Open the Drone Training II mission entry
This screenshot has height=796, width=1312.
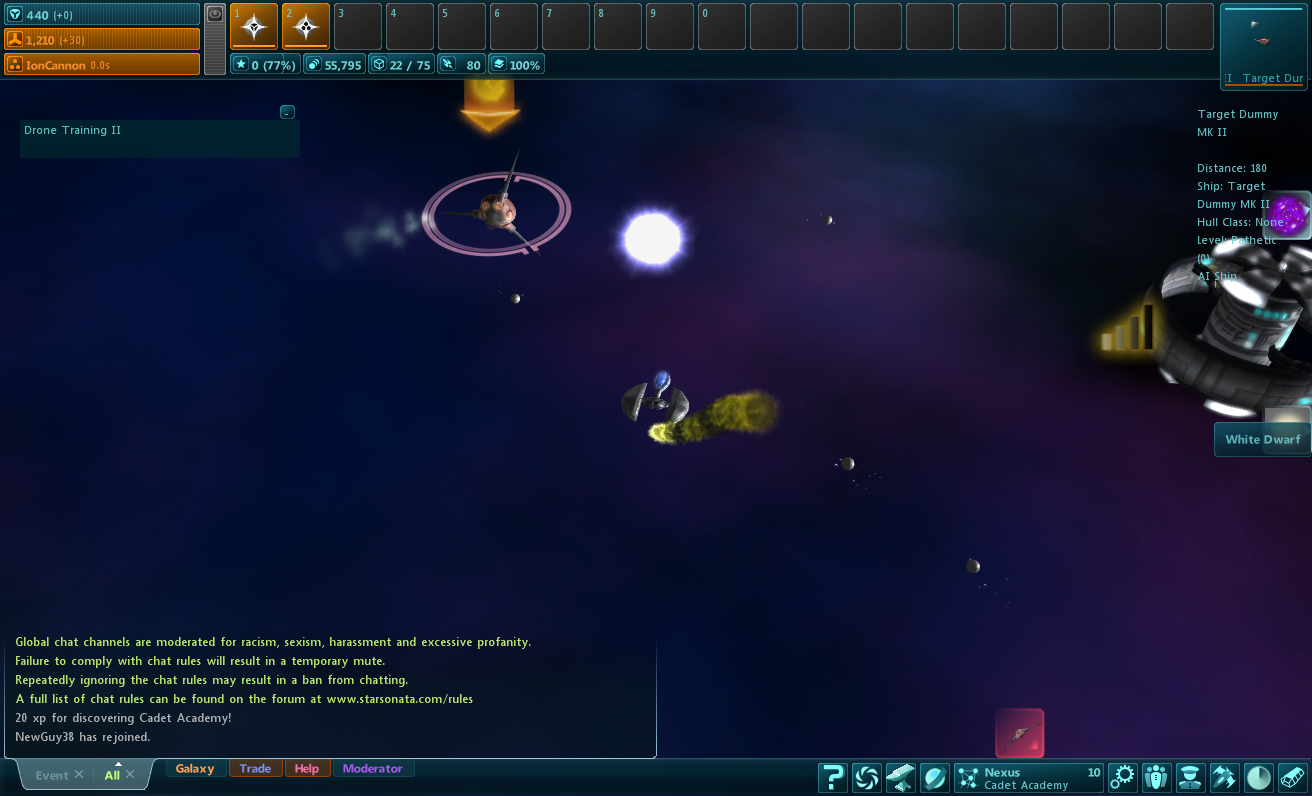coord(75,131)
